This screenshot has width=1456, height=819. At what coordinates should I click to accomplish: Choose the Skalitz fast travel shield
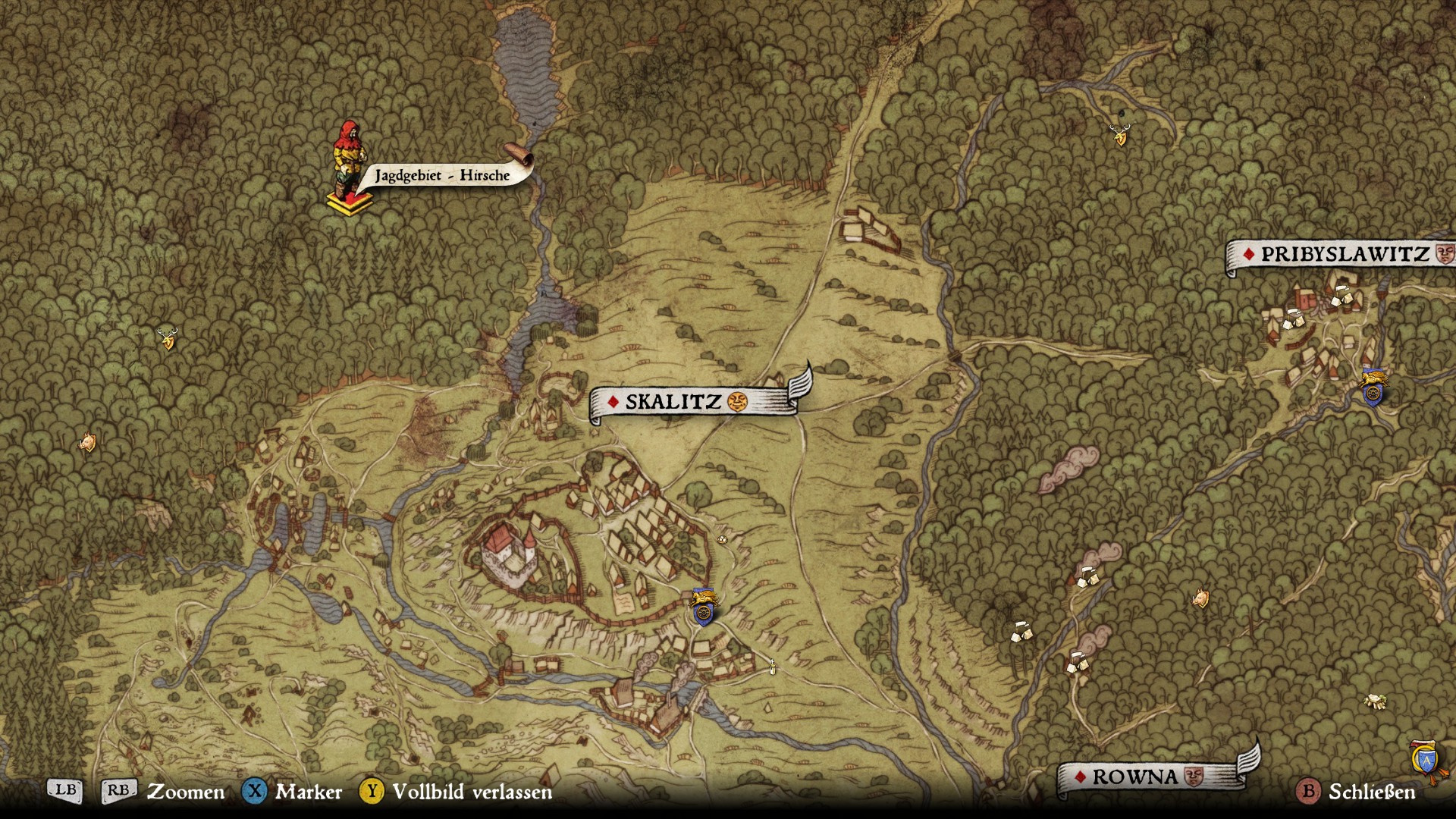pos(703,607)
